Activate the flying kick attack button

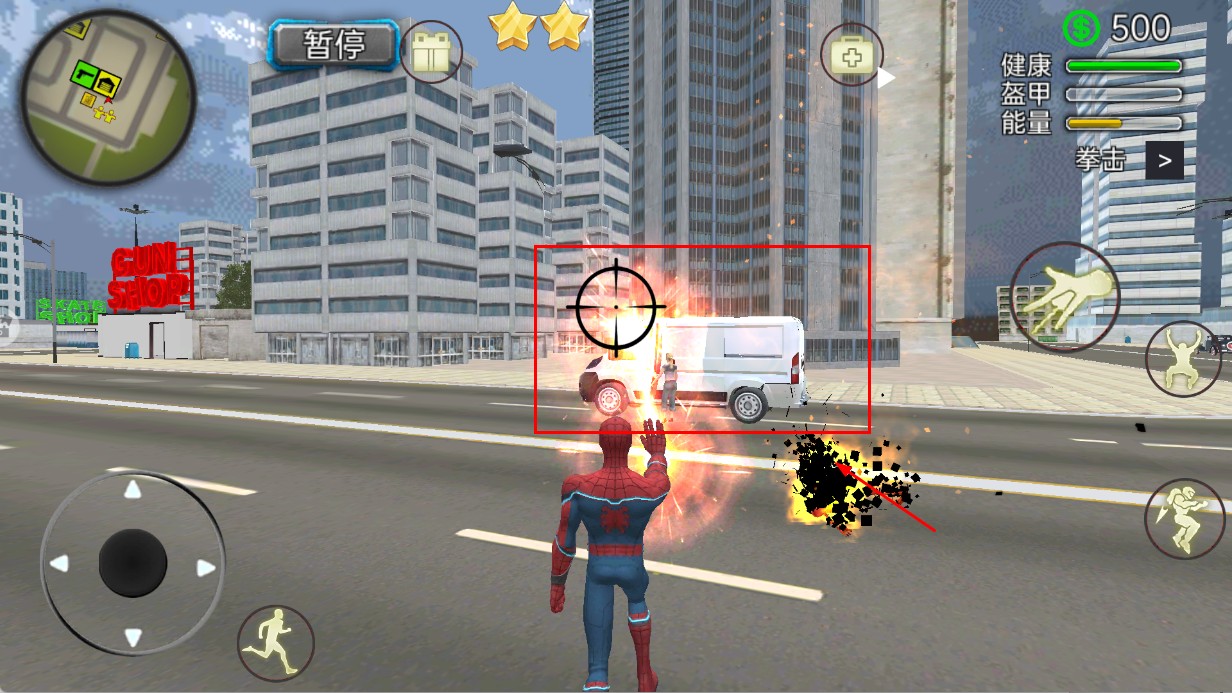[1184, 518]
